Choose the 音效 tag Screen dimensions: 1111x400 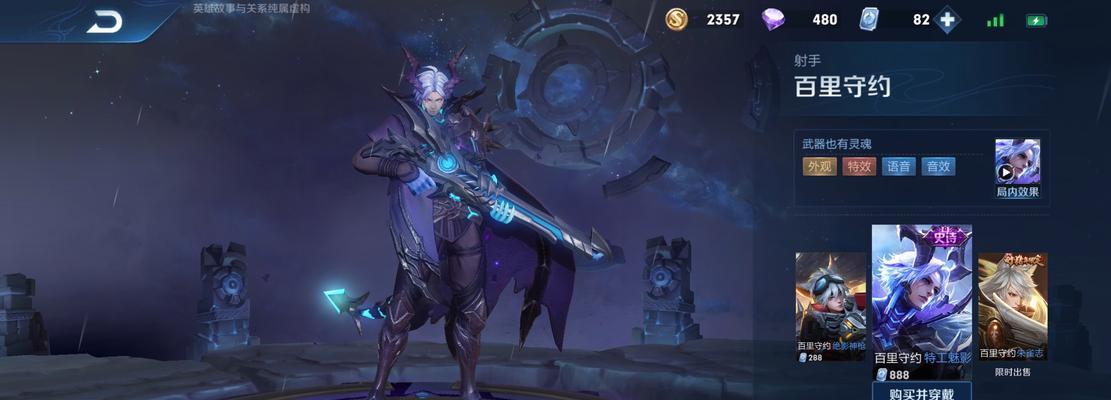[938, 167]
